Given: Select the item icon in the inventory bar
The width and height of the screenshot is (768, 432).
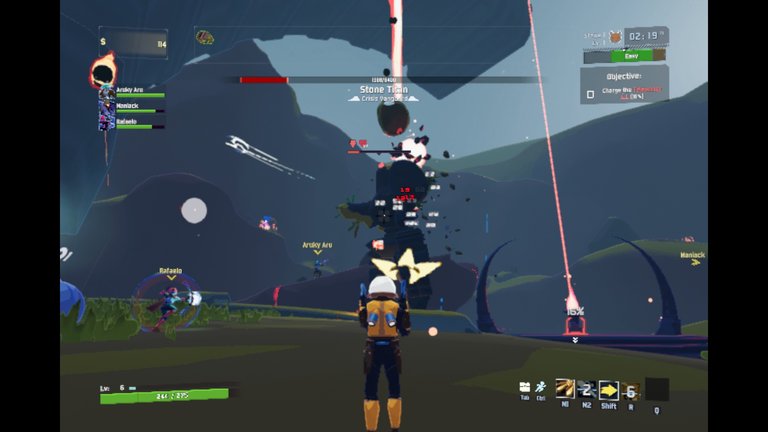Looking at the screenshot, I should point(205,38).
